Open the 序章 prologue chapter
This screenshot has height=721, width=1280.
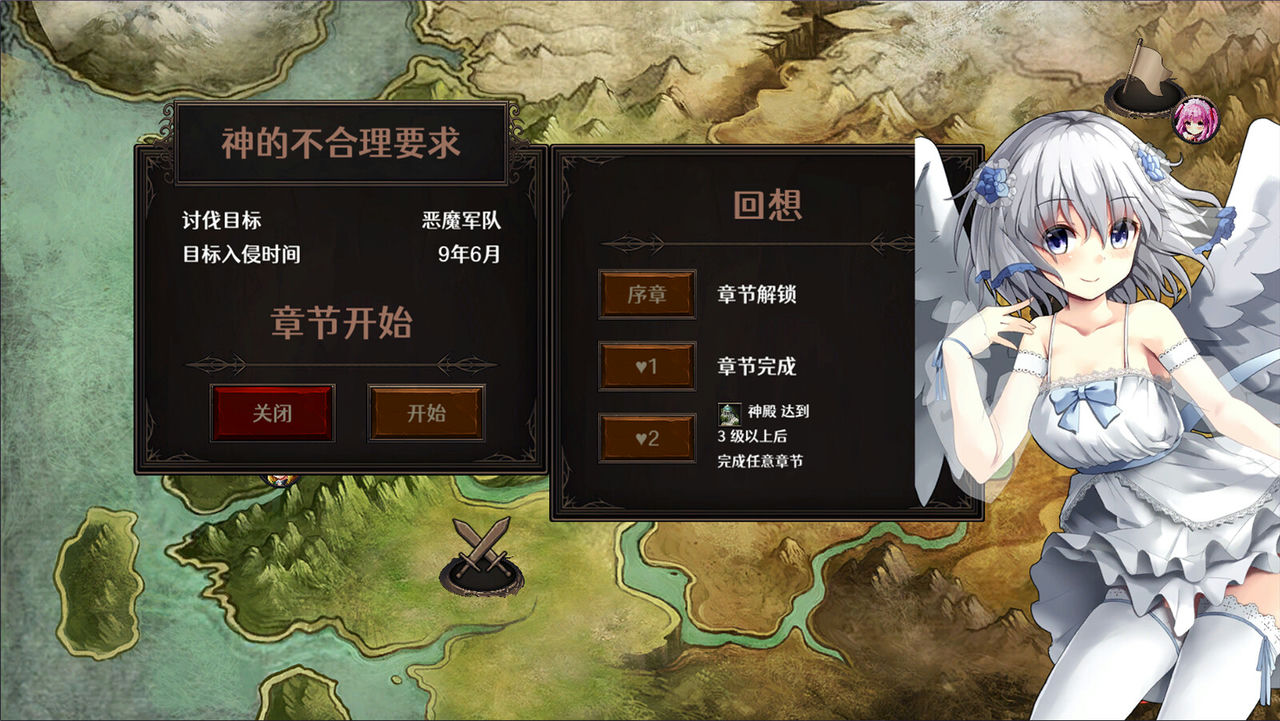tap(646, 295)
